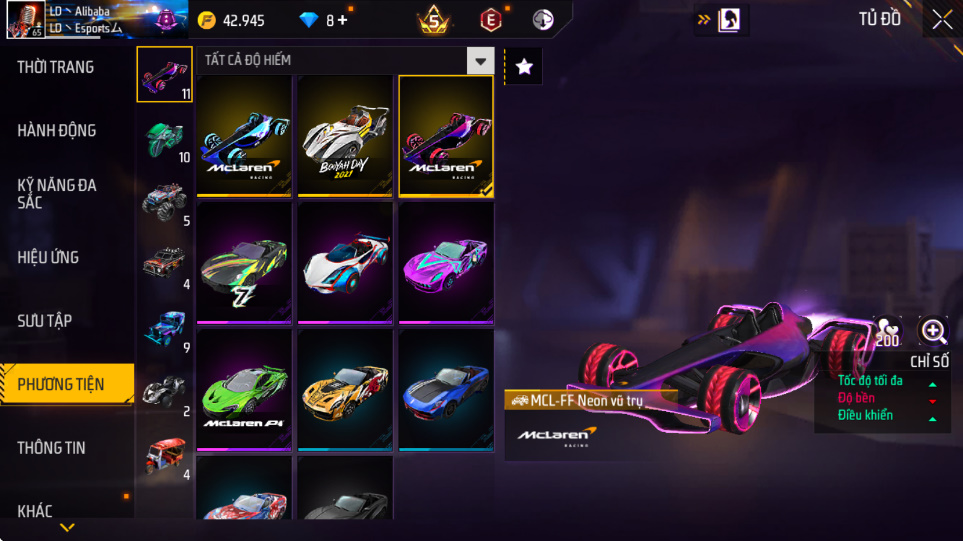Open the THỜI TRANG category
Screen dimensions: 963x541
coord(56,67)
